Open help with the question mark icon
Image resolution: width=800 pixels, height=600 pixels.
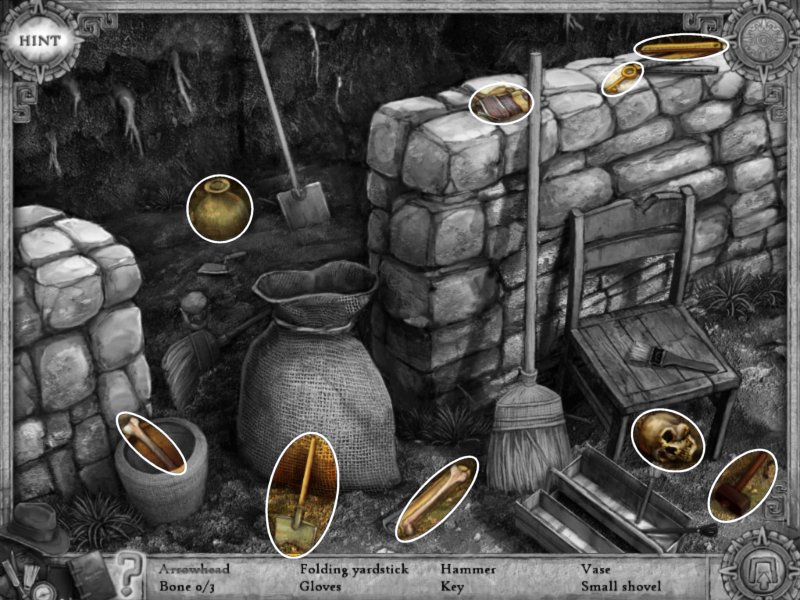pos(127,573)
